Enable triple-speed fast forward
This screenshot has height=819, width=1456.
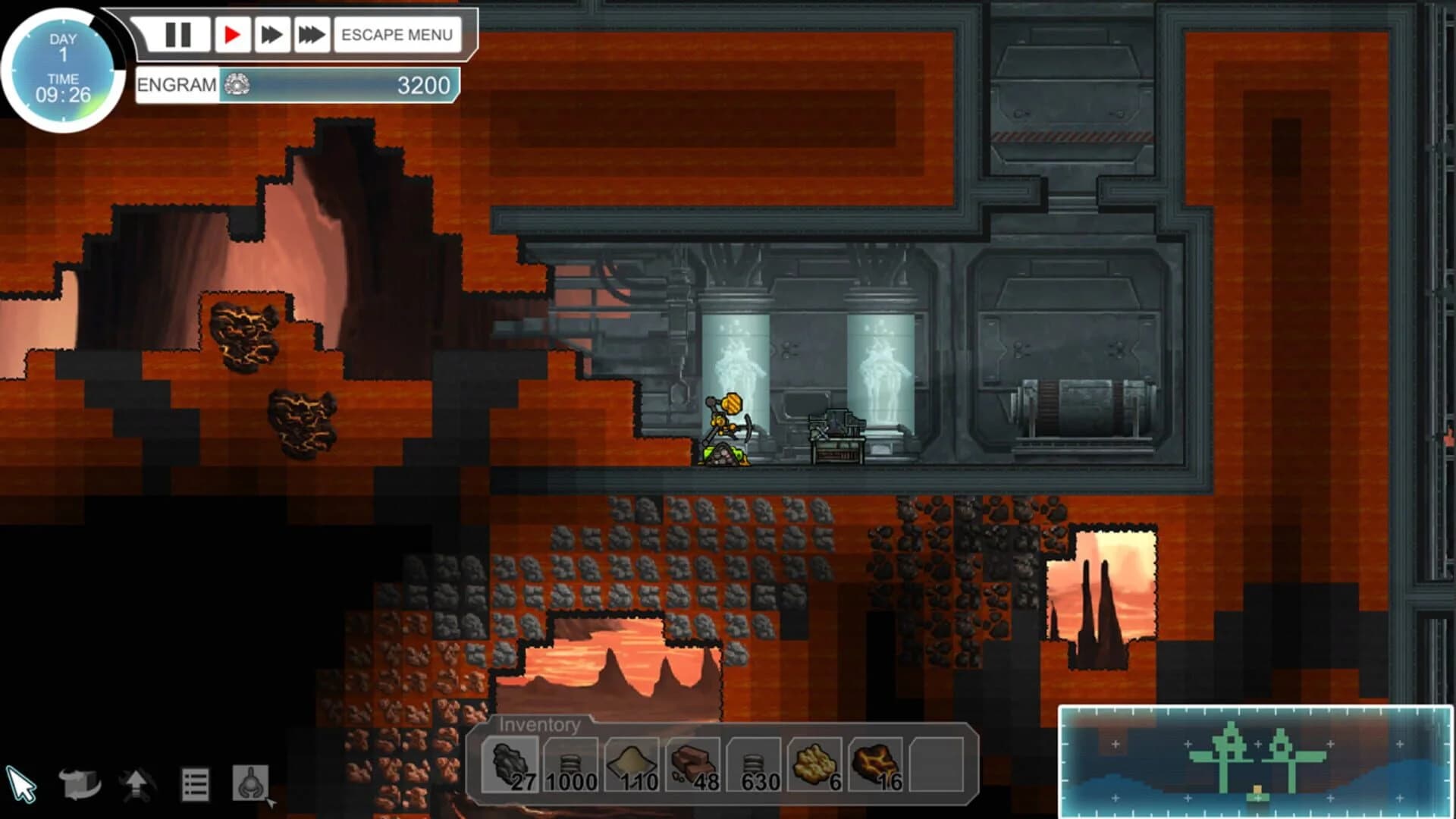tap(312, 34)
